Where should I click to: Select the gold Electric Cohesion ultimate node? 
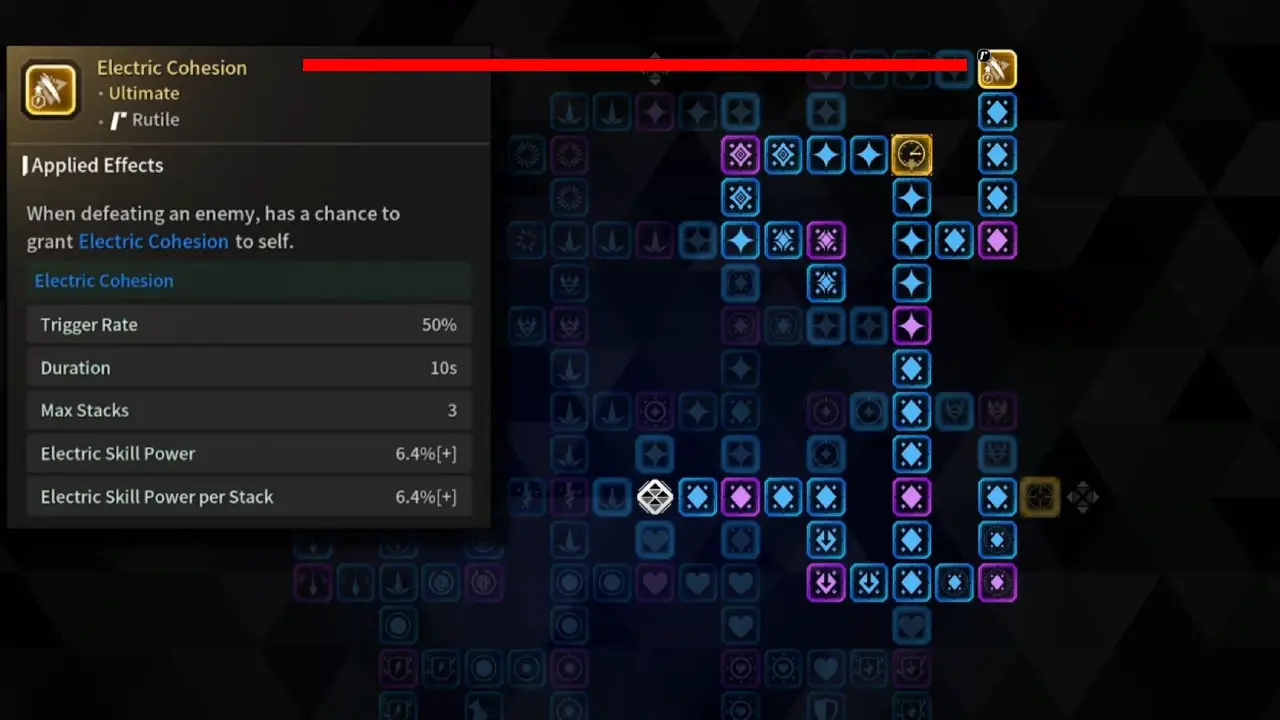point(997,69)
